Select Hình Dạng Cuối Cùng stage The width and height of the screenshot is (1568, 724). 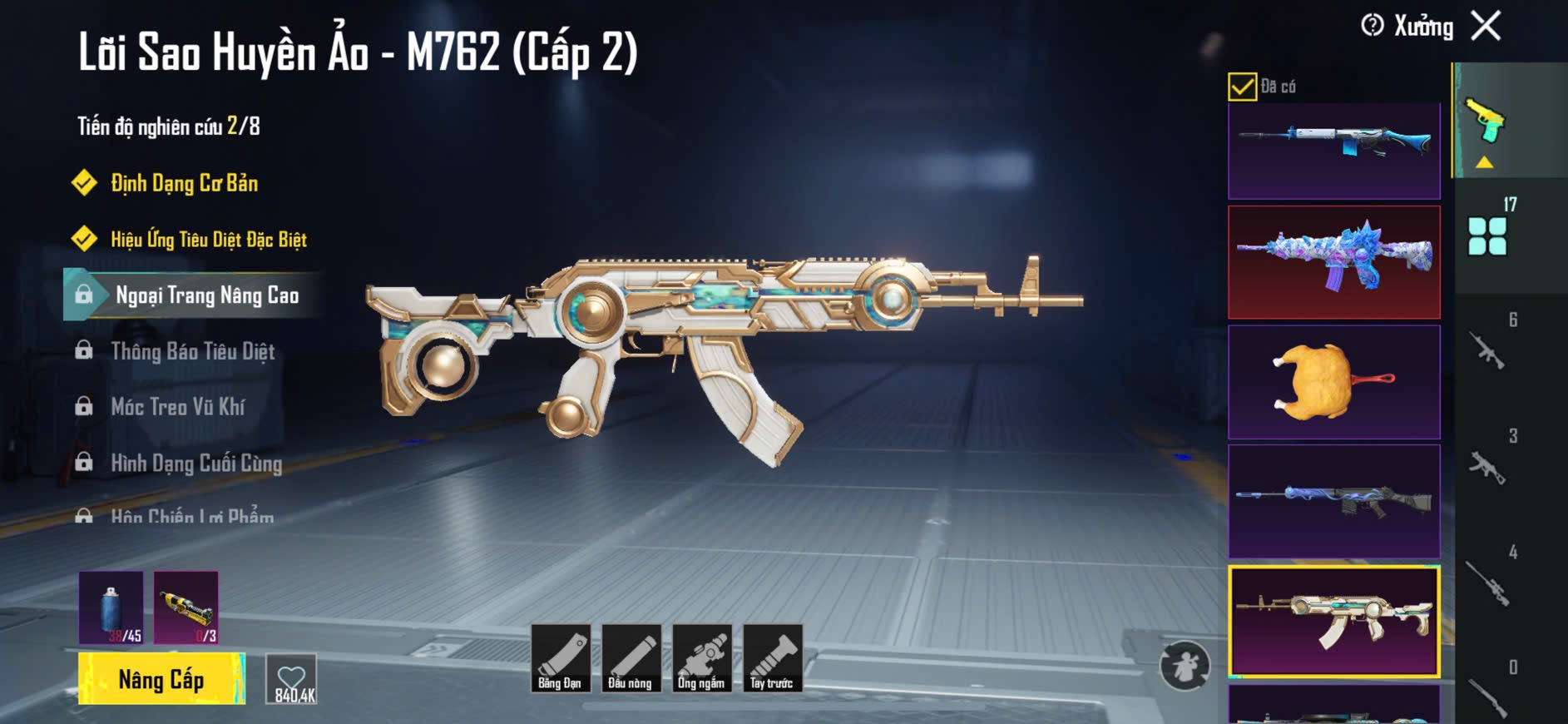point(196,463)
